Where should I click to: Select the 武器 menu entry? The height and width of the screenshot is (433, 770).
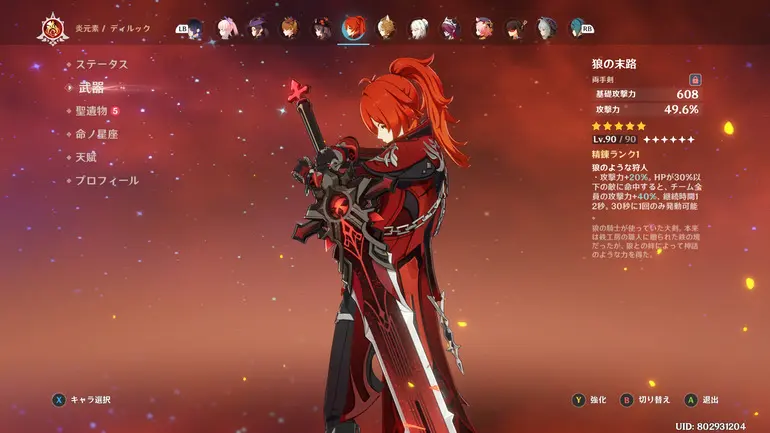tap(91, 88)
